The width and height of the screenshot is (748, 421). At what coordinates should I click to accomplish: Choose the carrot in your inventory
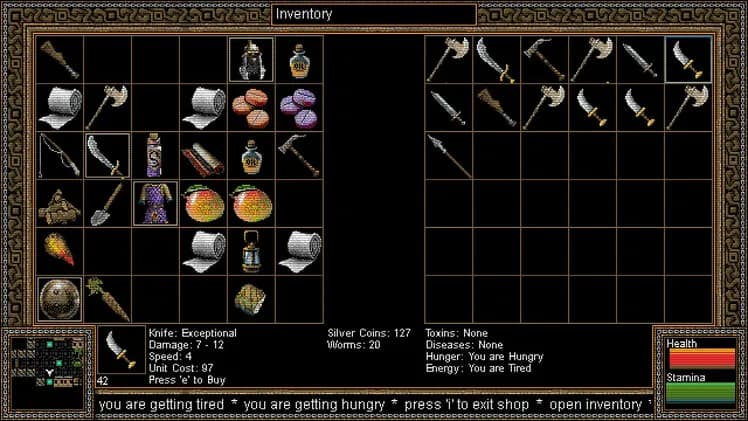107,299
